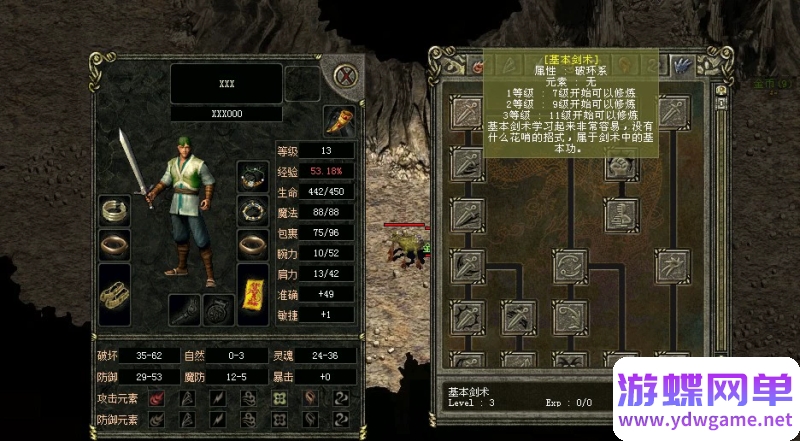This screenshot has height=441, width=800.
Task: Select the circular swirl skill icon
Action: tap(569, 267)
